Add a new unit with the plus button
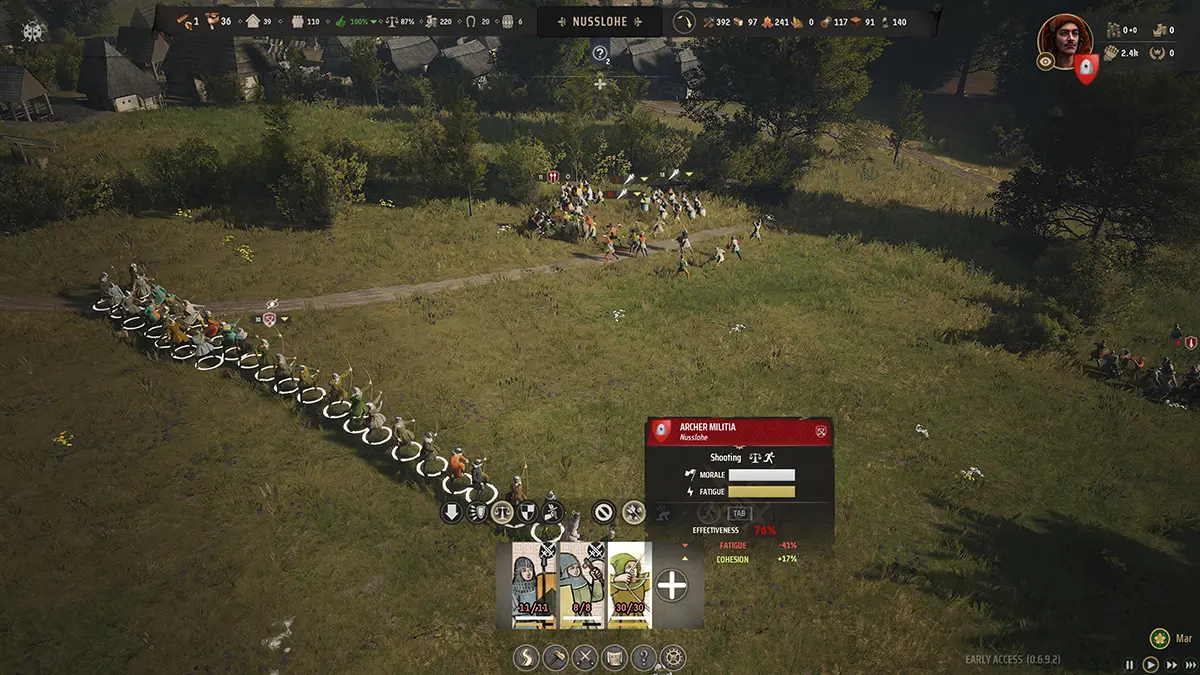Viewport: 1200px width, 675px height. [672, 586]
